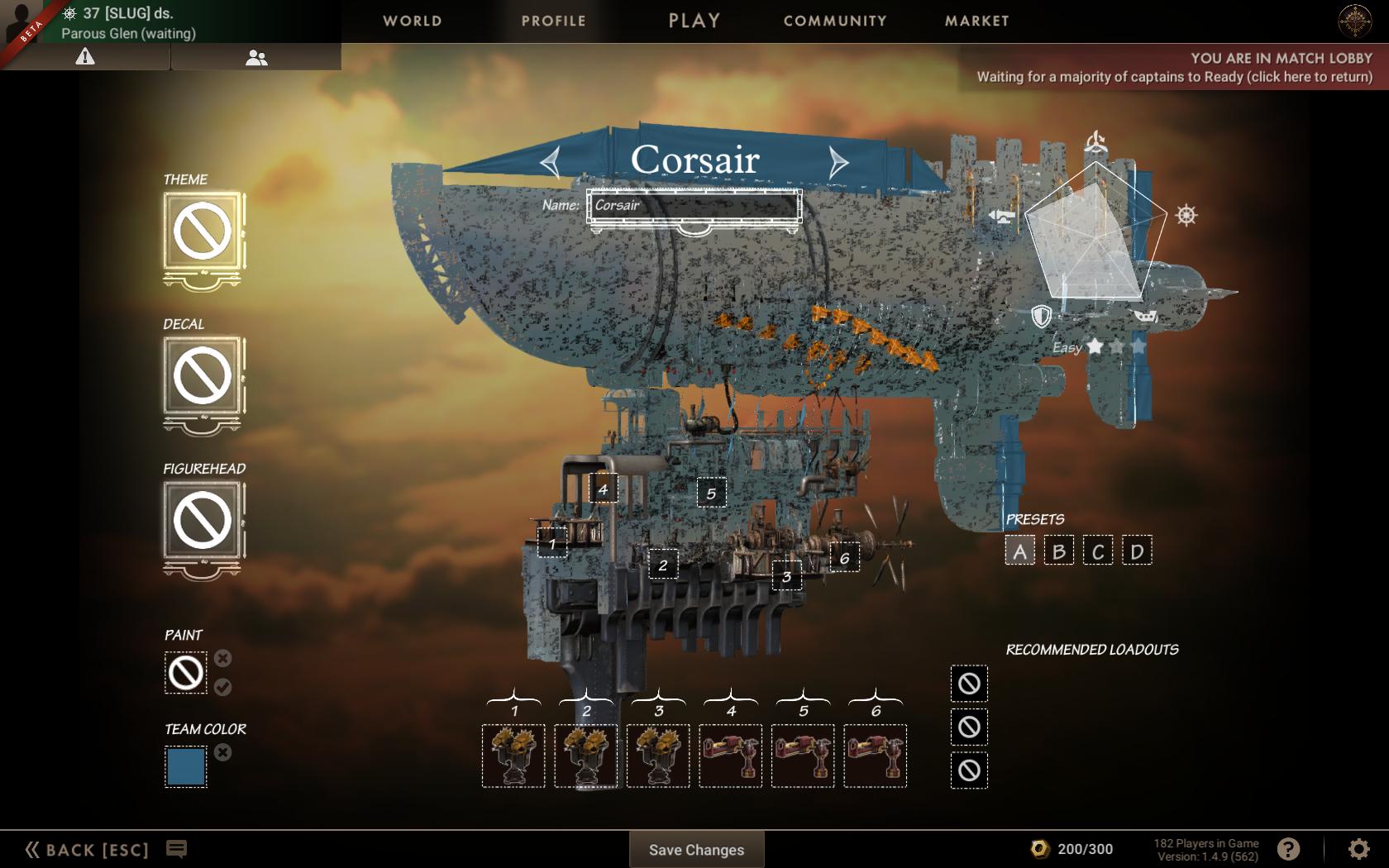Screen dimensions: 1389x868
Task: Choose the blue Team Color swatch
Action: click(x=186, y=766)
